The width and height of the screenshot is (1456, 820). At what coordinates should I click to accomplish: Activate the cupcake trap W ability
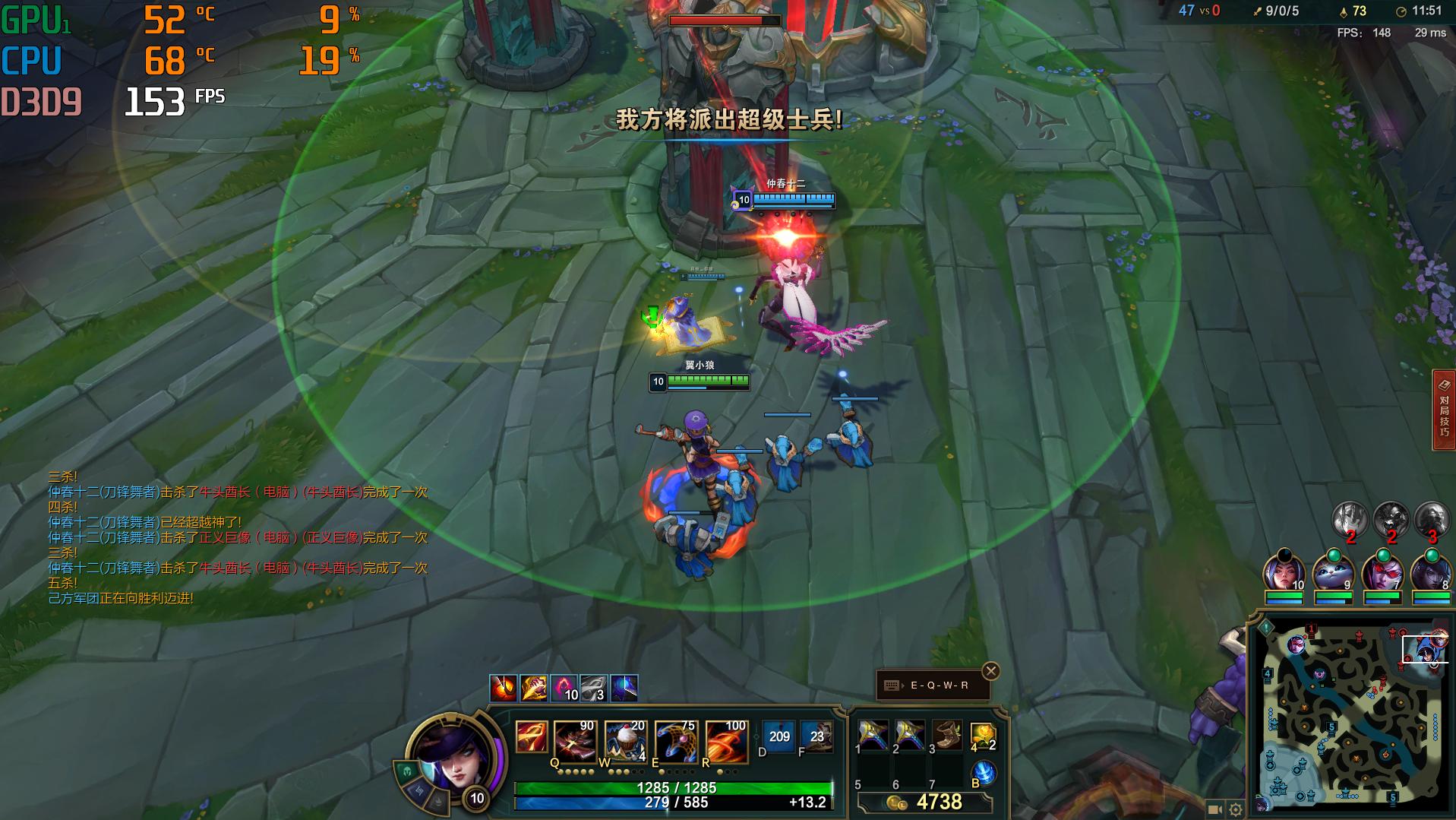pos(625,741)
